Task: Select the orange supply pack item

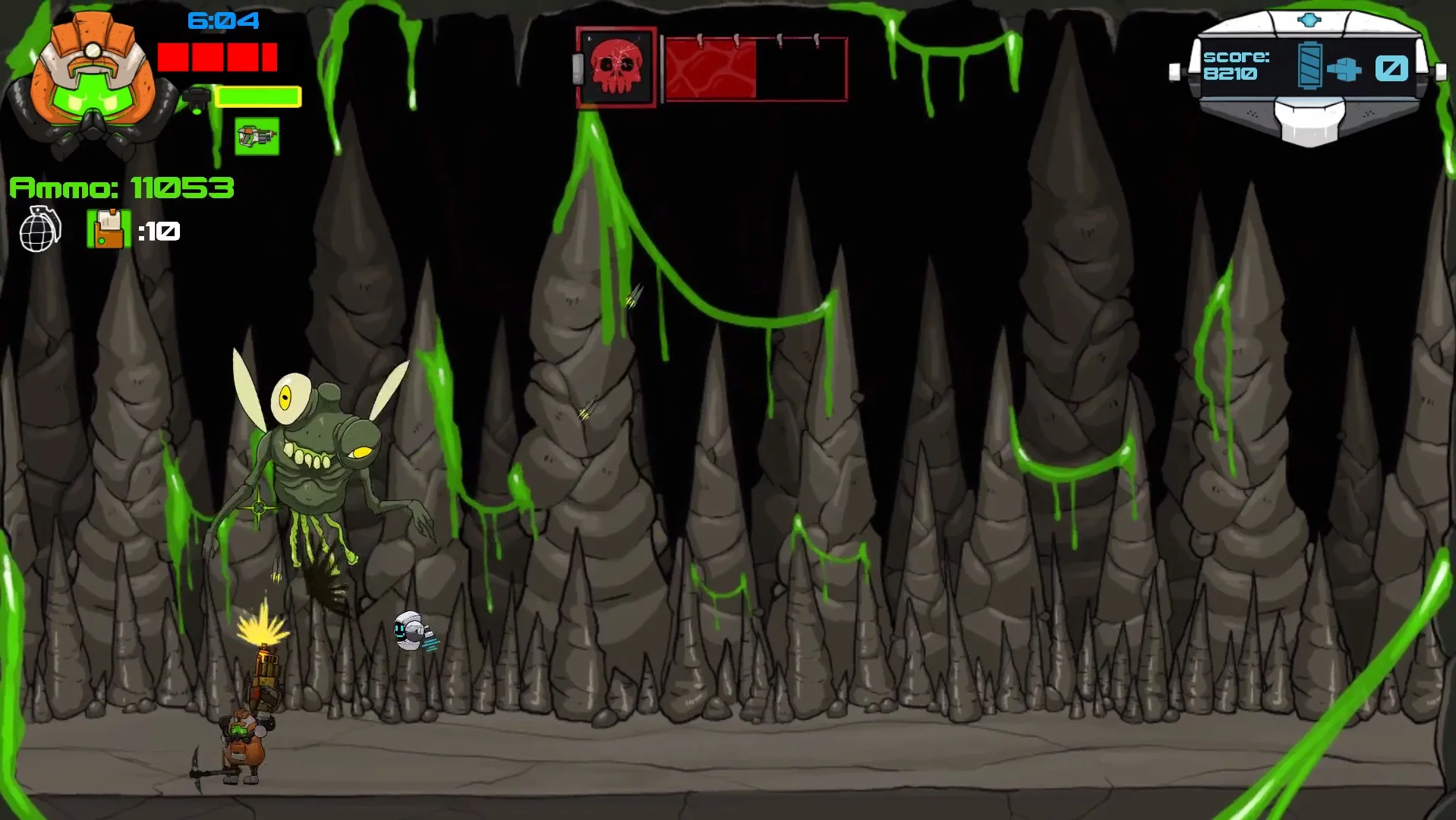Action: [x=109, y=229]
